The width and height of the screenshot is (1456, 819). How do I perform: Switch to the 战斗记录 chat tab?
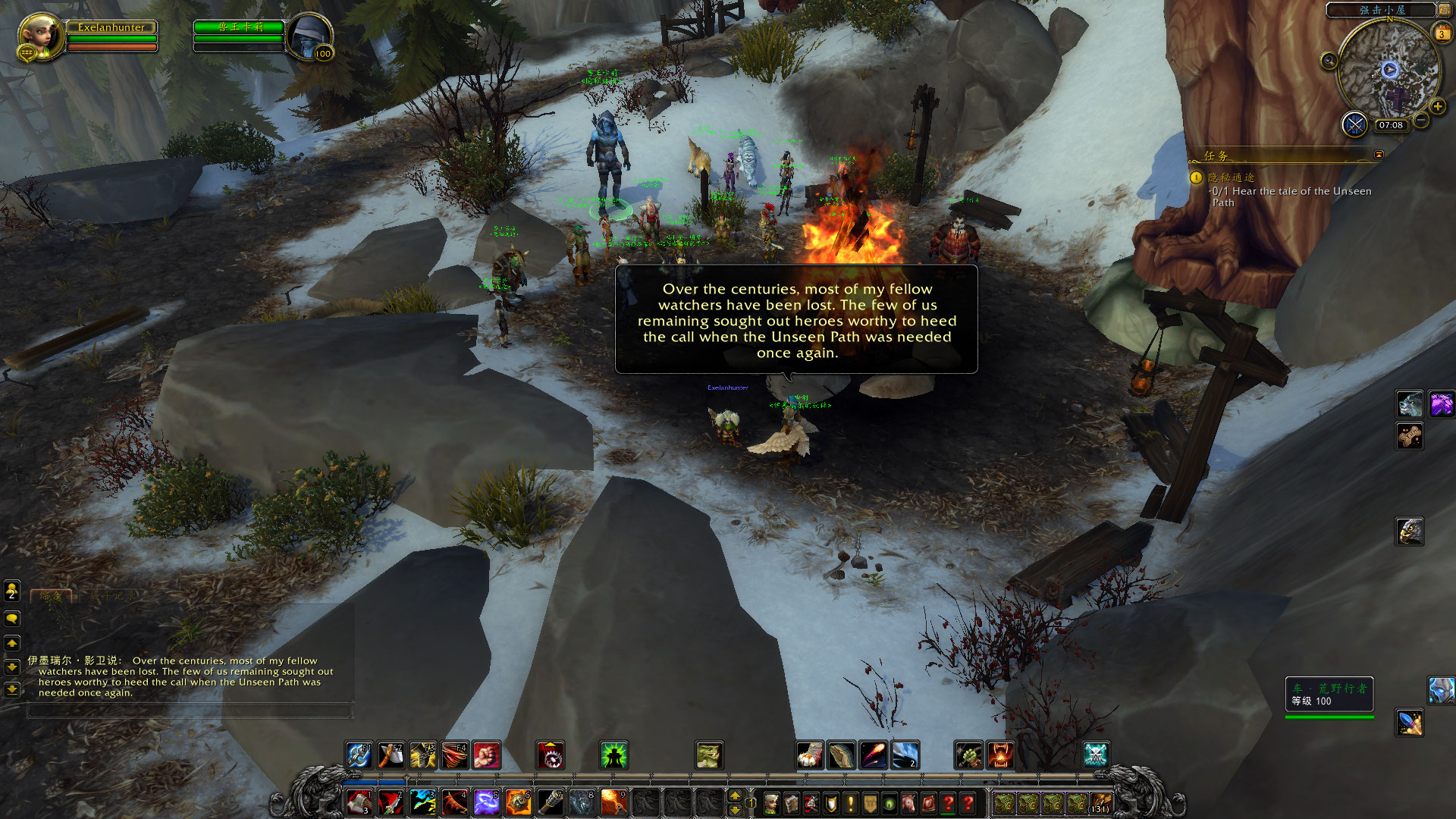[112, 596]
